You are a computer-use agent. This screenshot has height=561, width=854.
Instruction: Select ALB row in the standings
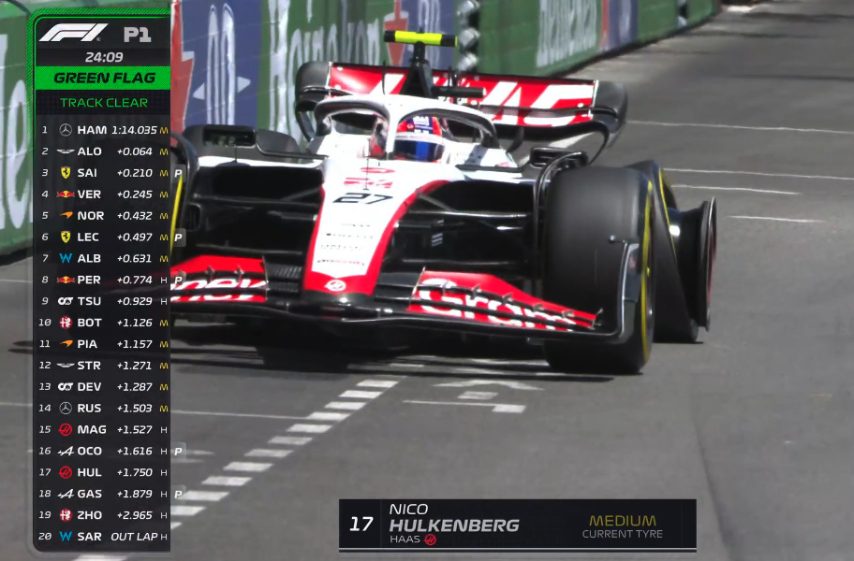pyautogui.click(x=102, y=258)
